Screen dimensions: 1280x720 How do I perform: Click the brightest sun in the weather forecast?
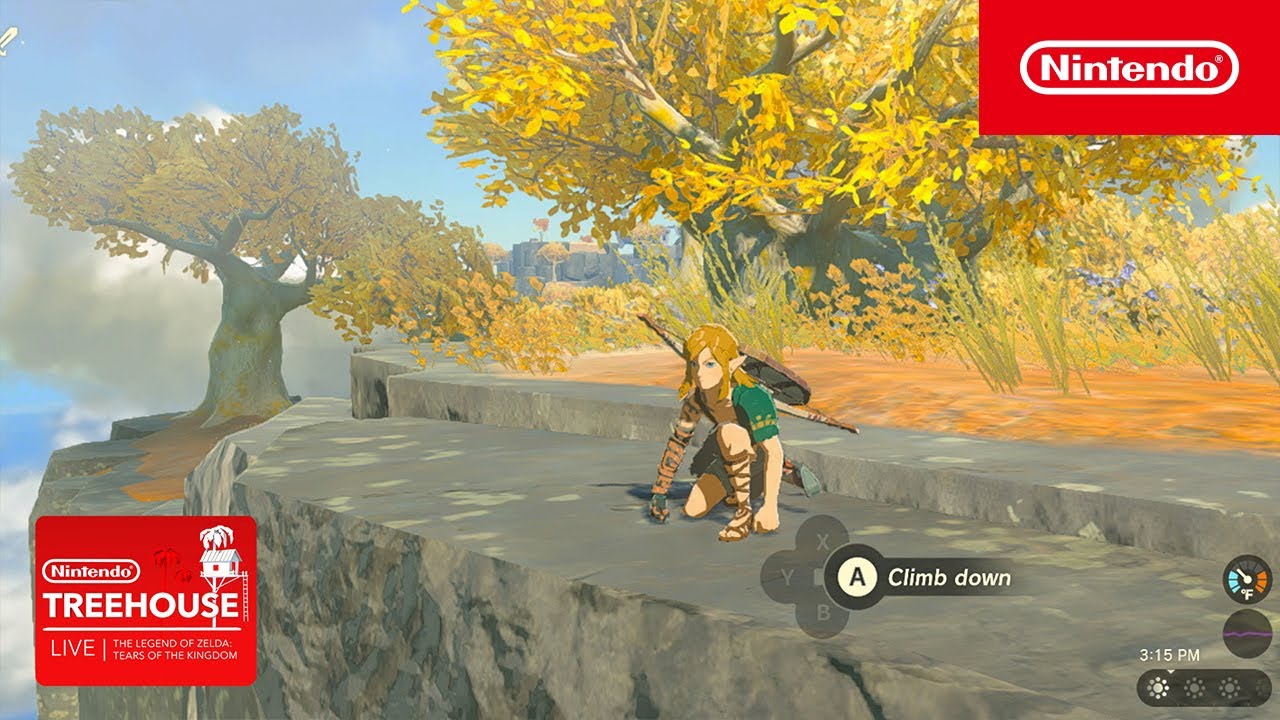[1160, 688]
